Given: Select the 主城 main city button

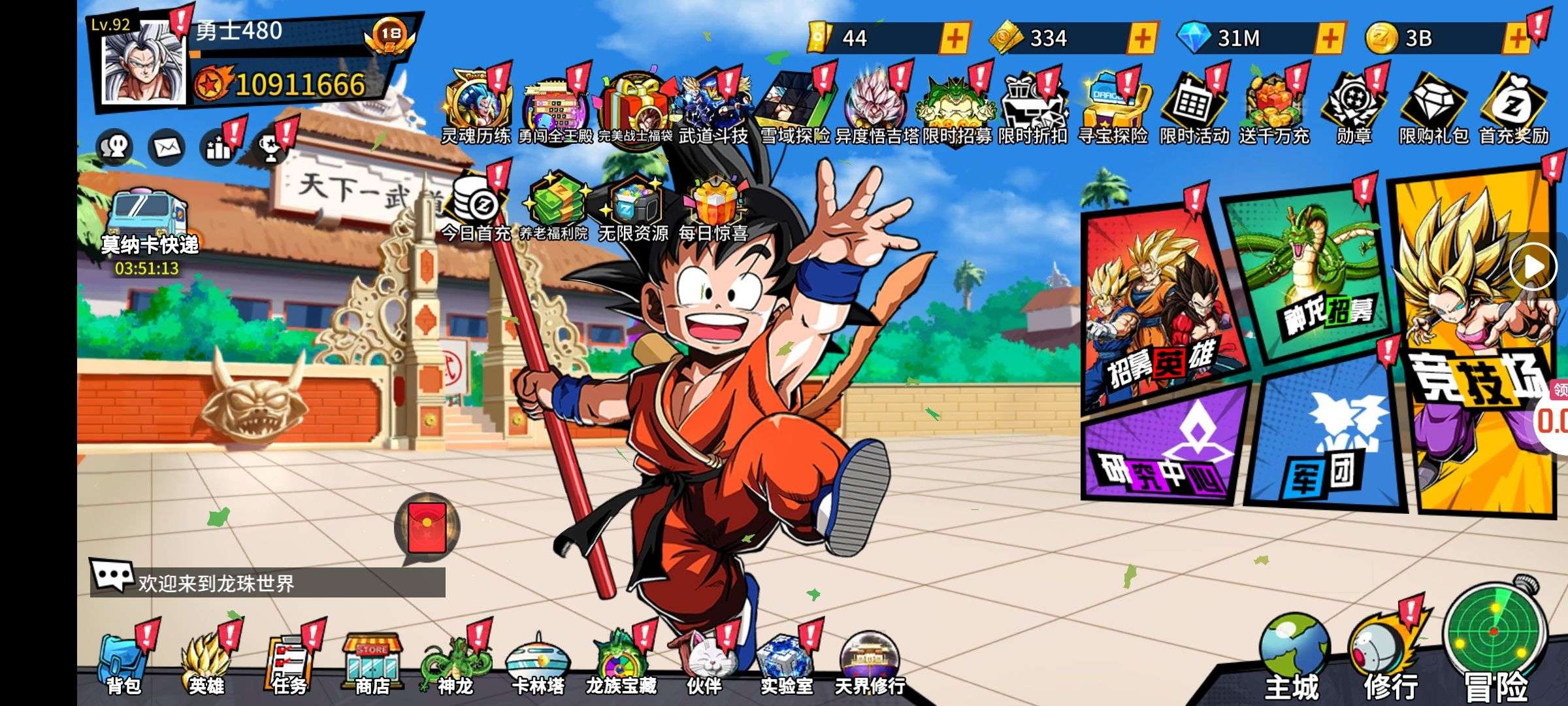Looking at the screenshot, I should click(1292, 657).
